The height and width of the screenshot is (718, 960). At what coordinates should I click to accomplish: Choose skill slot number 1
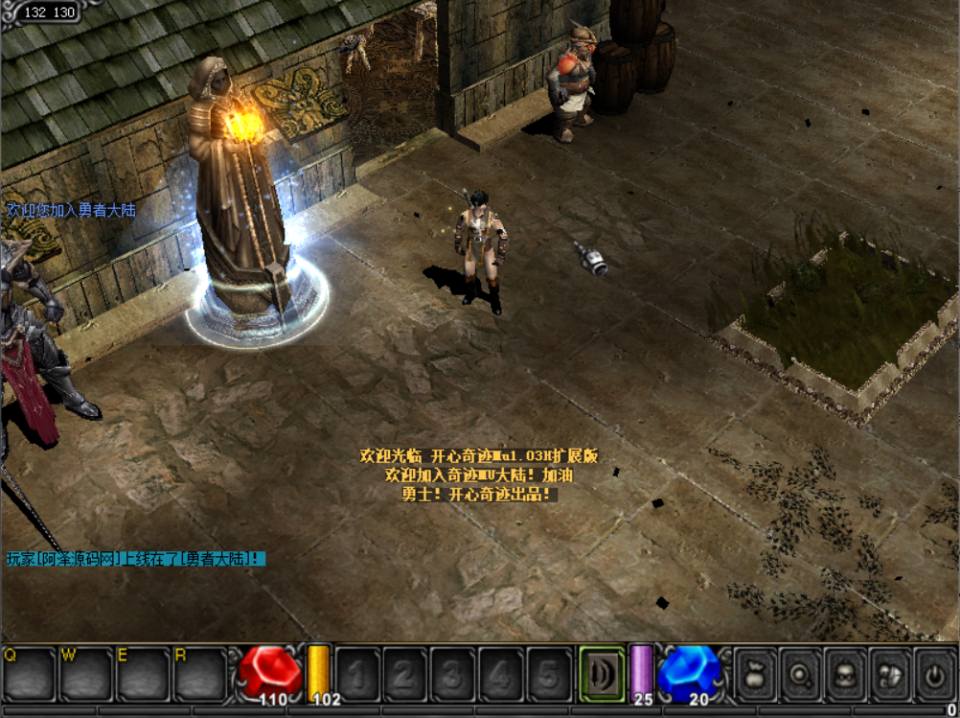coord(357,674)
